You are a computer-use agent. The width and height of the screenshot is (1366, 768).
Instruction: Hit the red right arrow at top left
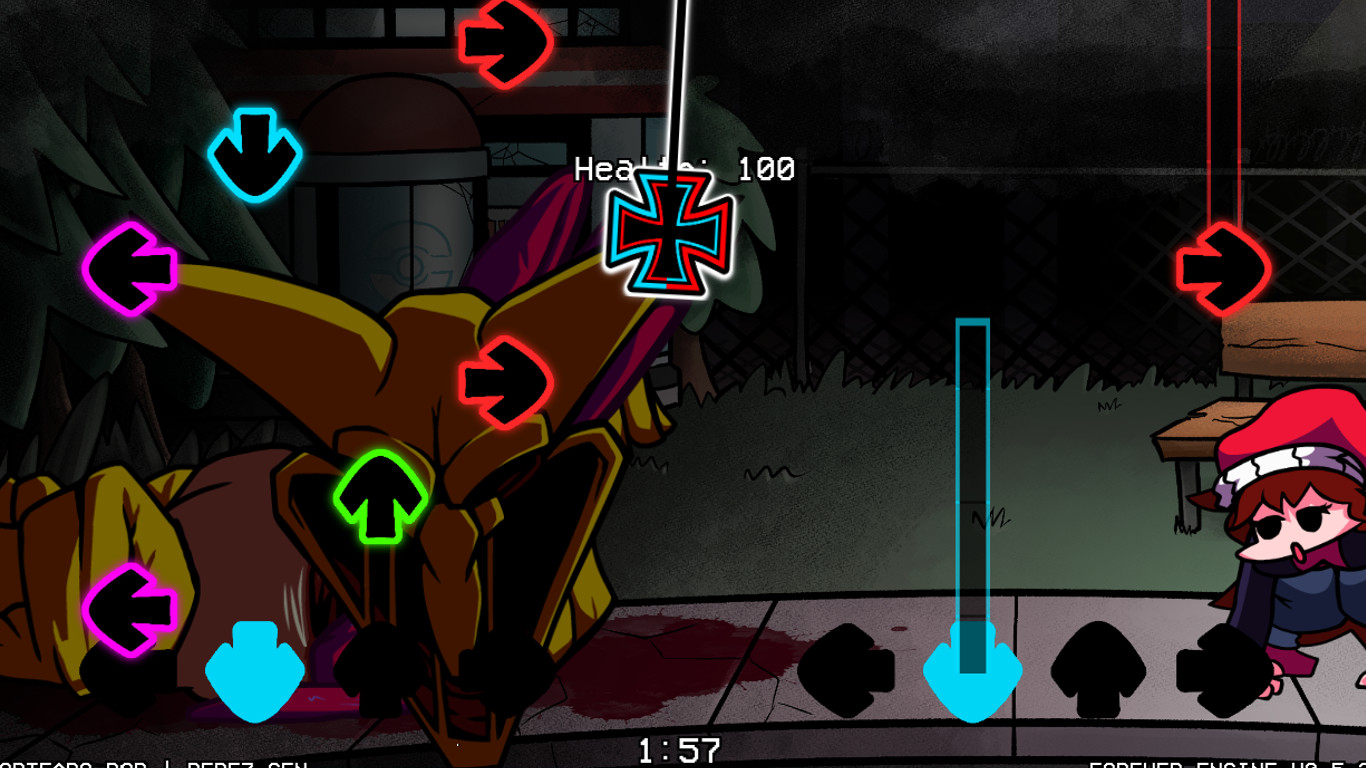point(503,42)
